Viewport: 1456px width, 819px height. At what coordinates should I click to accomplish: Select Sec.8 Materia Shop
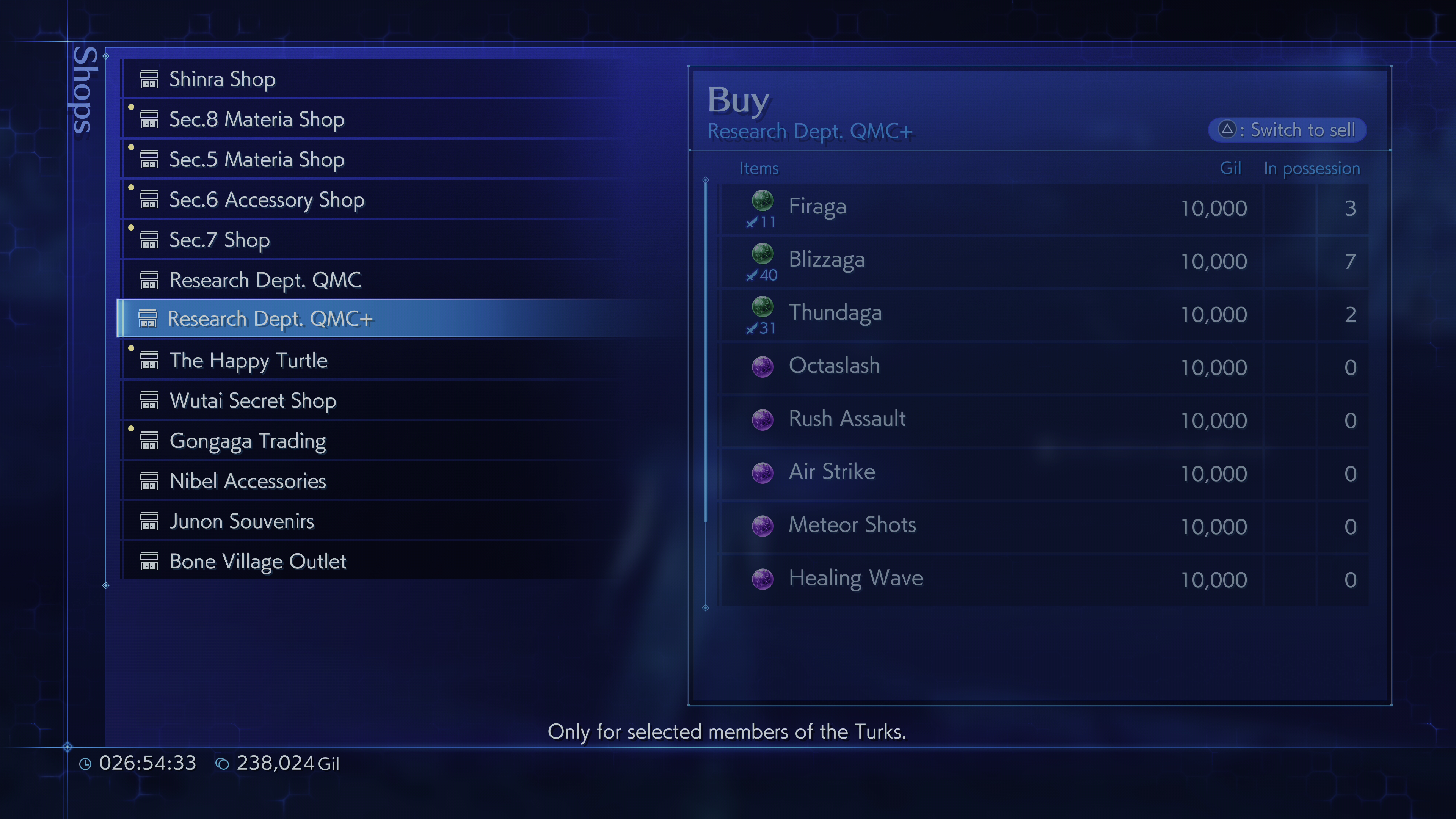(x=257, y=119)
